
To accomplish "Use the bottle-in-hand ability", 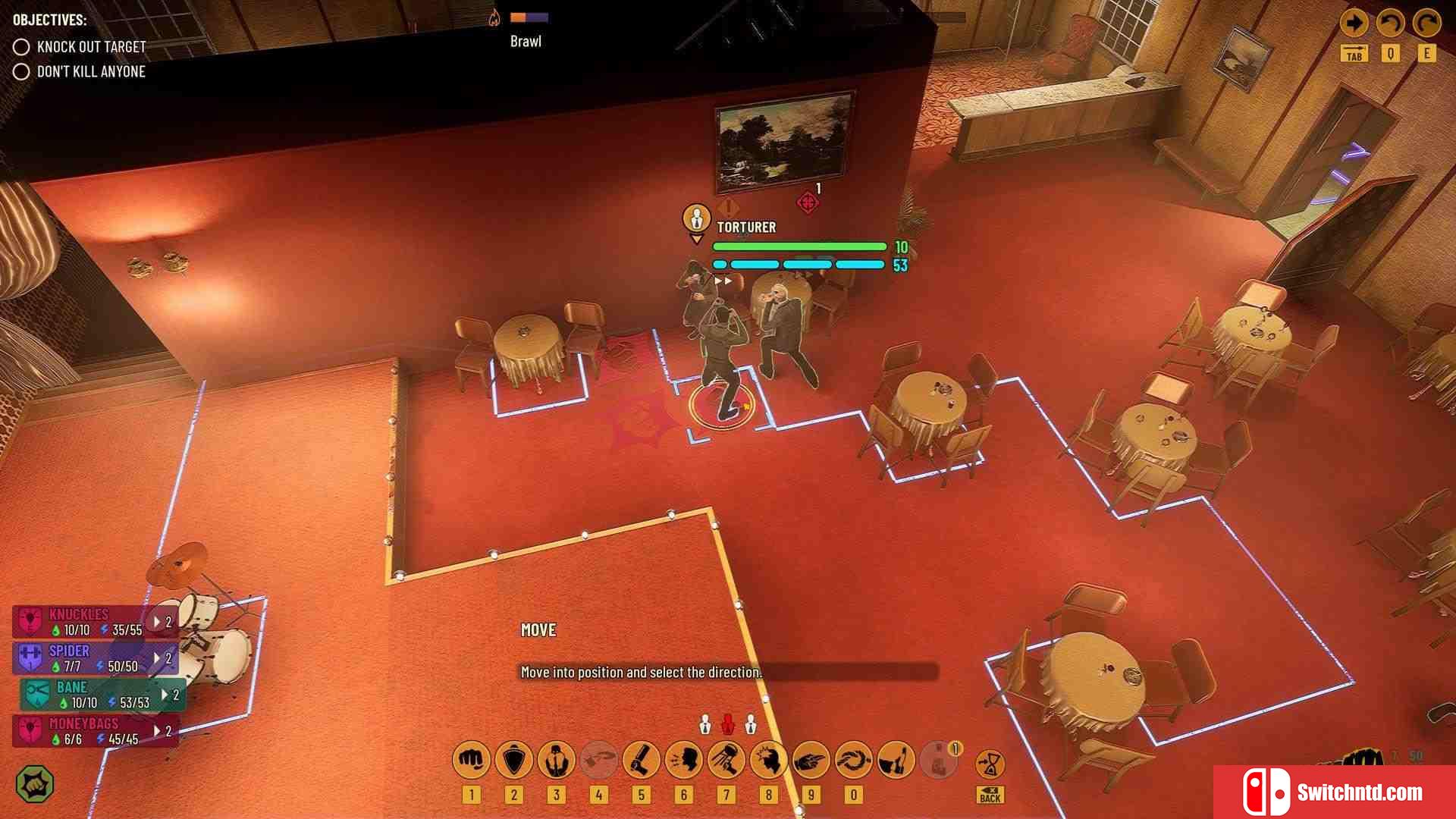I will (x=896, y=759).
